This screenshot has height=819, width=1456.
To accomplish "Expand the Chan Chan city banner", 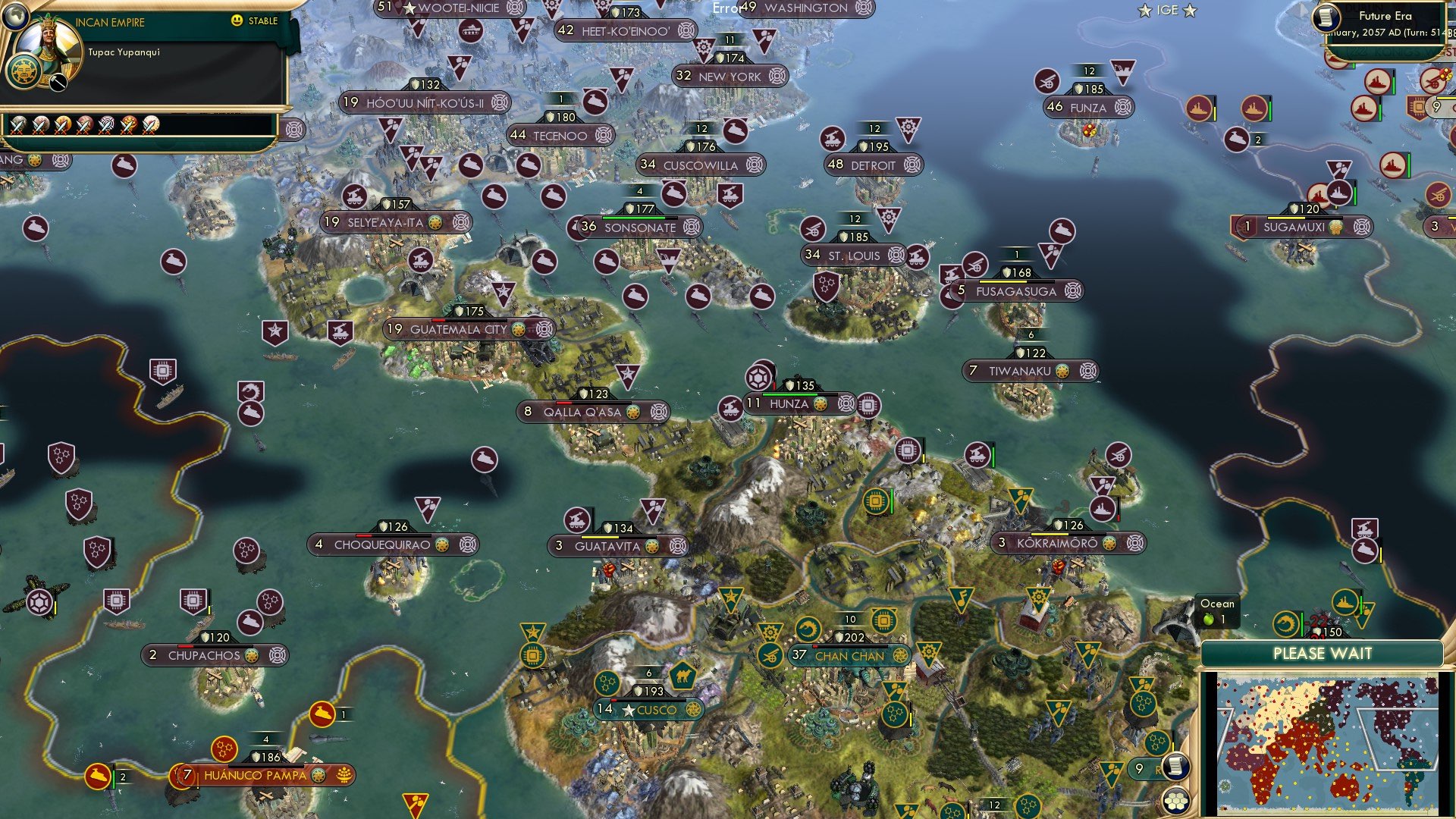I will (x=849, y=657).
